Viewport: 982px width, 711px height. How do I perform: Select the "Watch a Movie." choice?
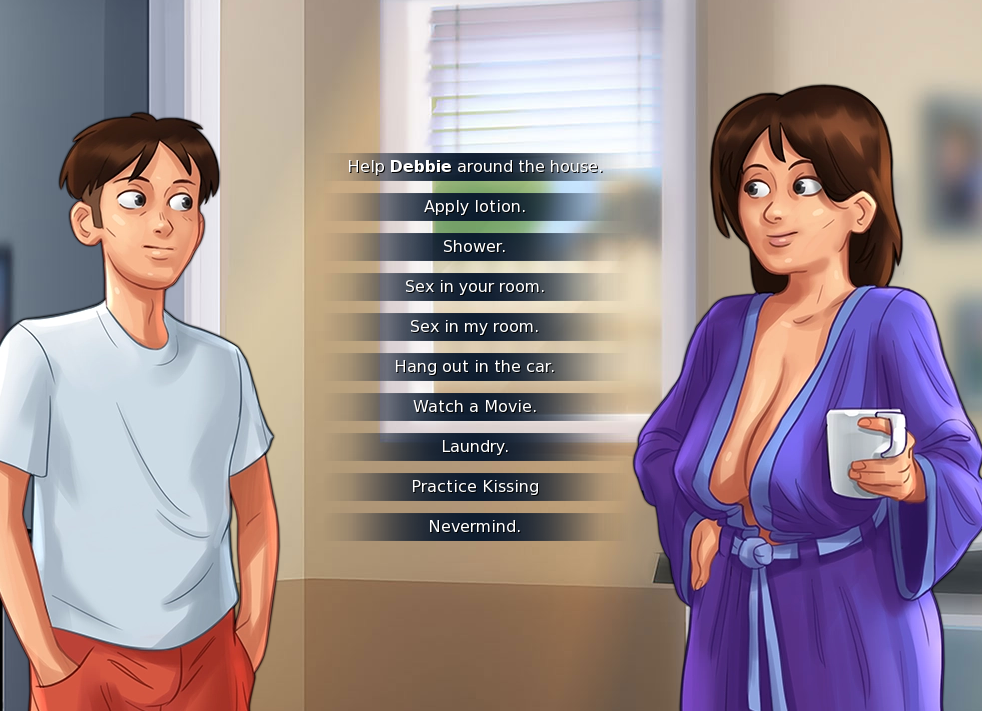point(475,407)
